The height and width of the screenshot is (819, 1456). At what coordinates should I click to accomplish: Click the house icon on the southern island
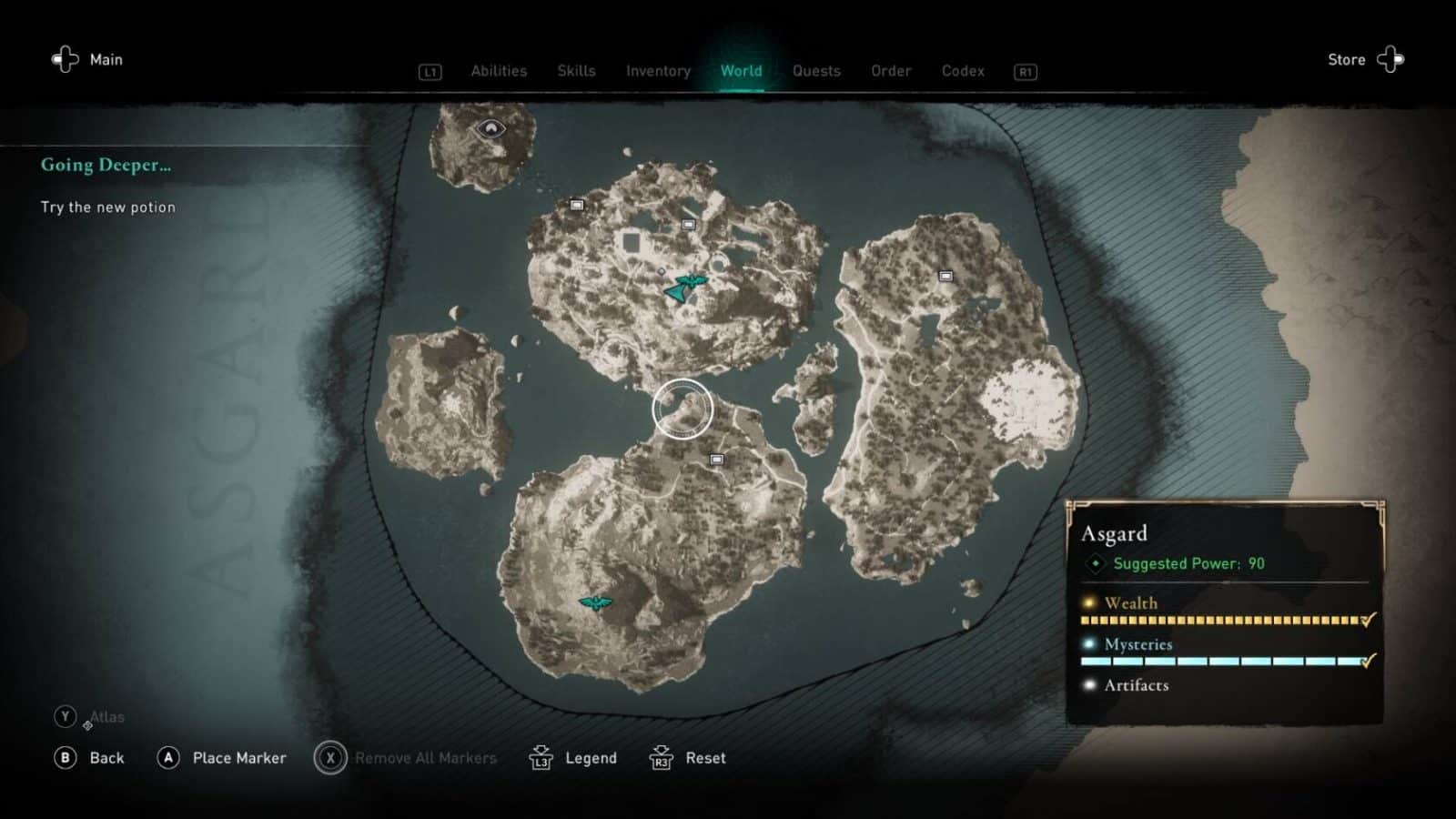(714, 461)
